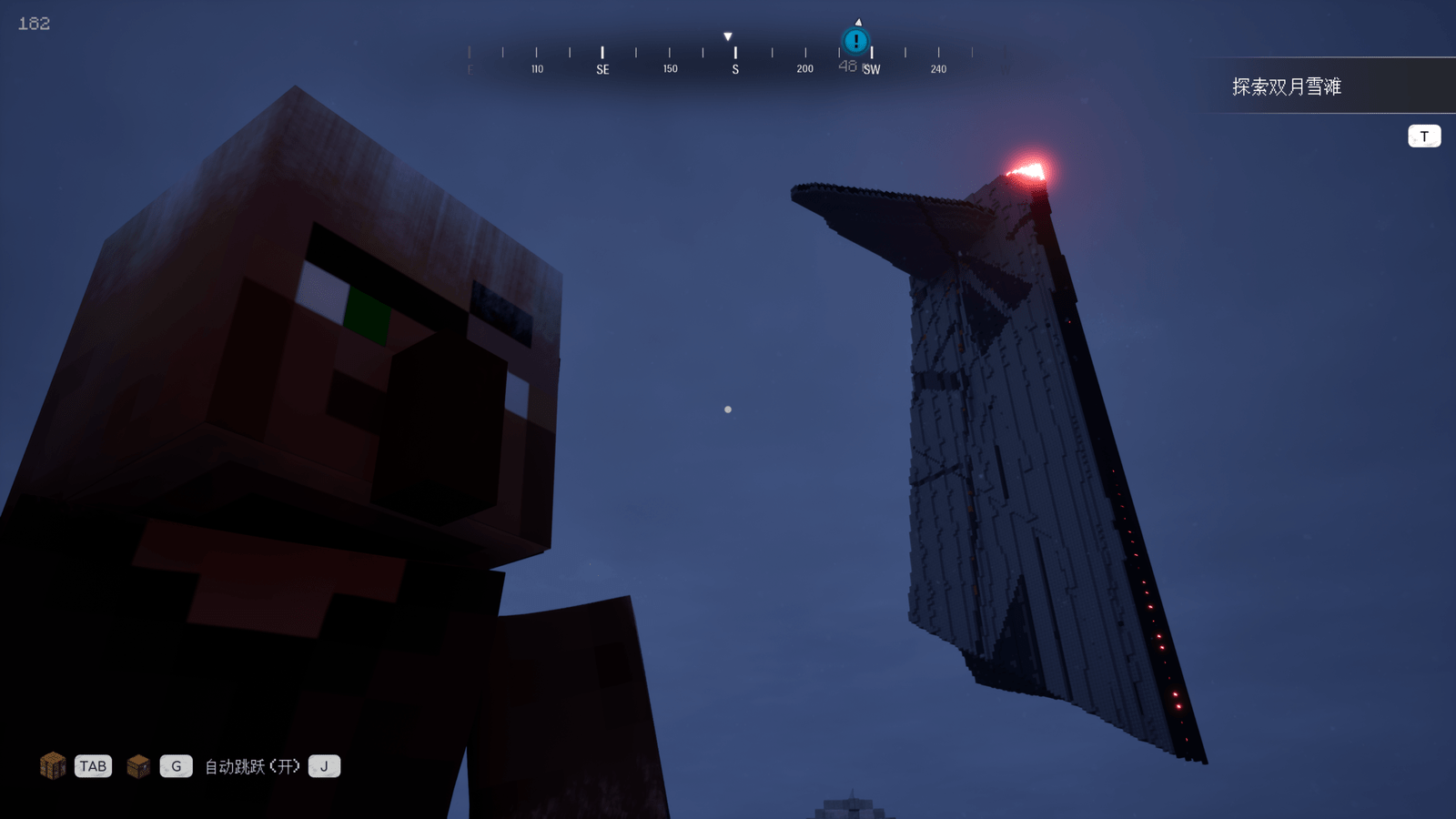This screenshot has width=1456, height=819.
Task: Open the 探索双月雪滩 quest tracker
Action: [x=1286, y=86]
